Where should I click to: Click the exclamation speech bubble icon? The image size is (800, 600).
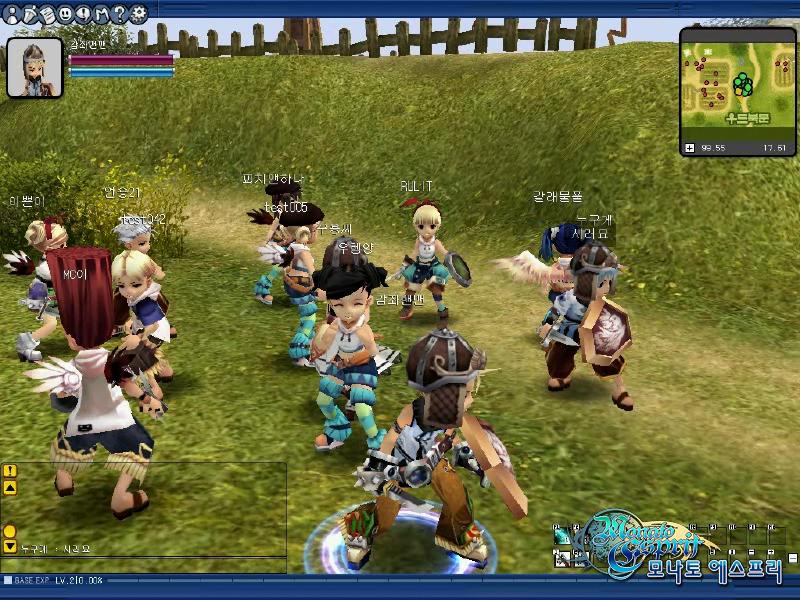[x=83, y=13]
